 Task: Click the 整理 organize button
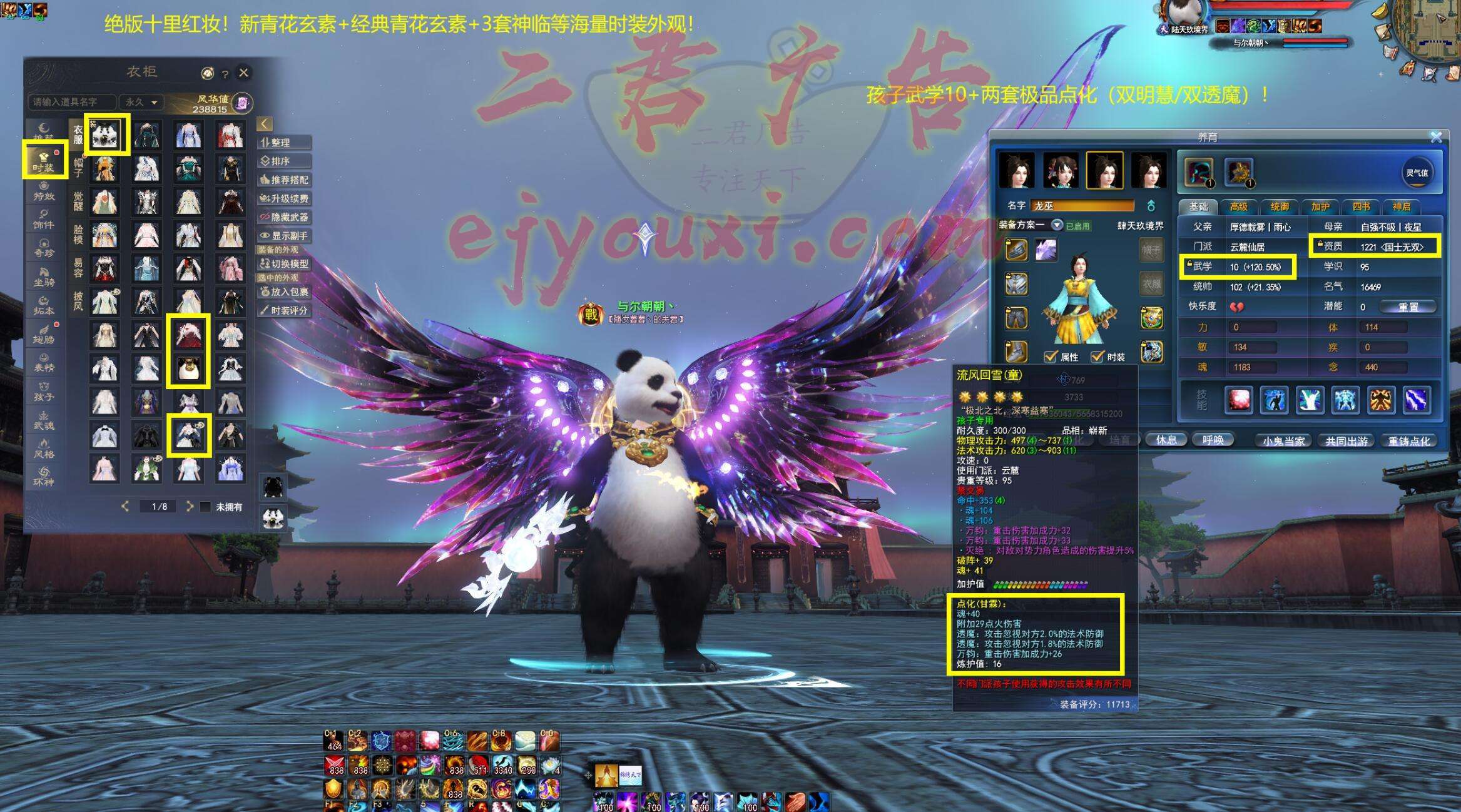[283, 143]
